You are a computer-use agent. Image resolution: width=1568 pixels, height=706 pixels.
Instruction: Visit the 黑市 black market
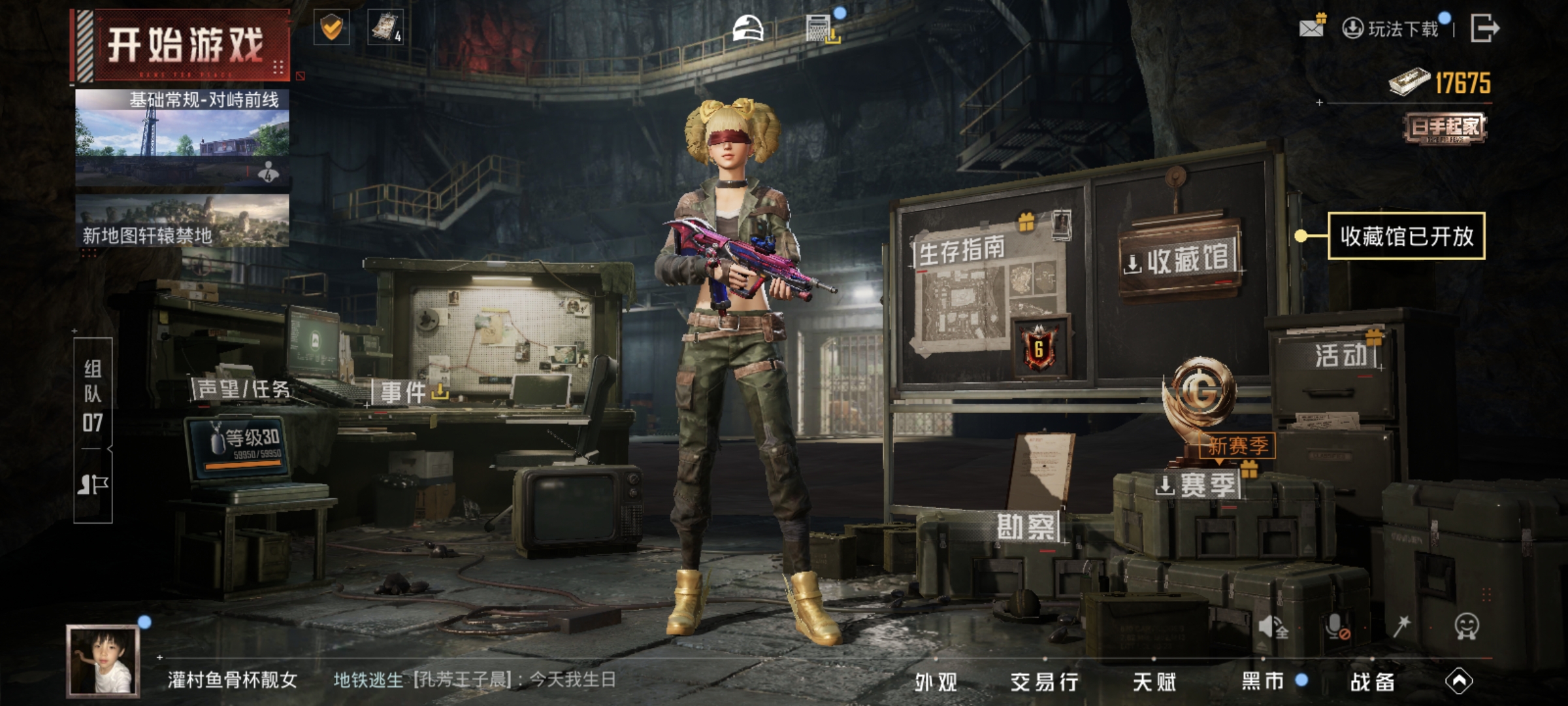click(x=1263, y=682)
